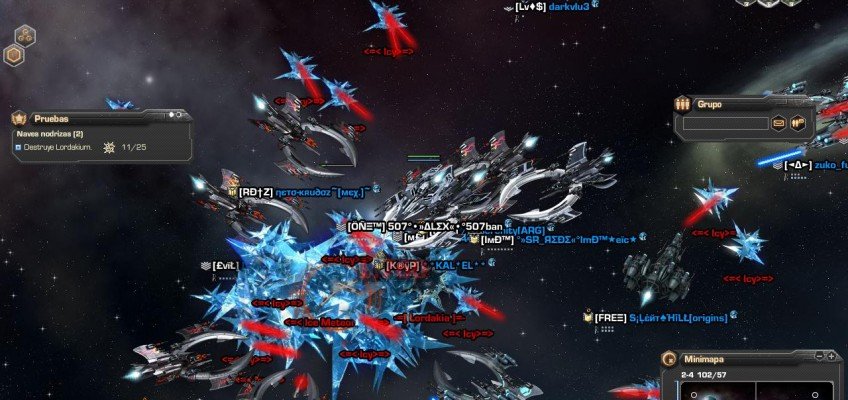The height and width of the screenshot is (400, 848).
Task: Click the orange cube hexagon icon
Action: (14, 55)
